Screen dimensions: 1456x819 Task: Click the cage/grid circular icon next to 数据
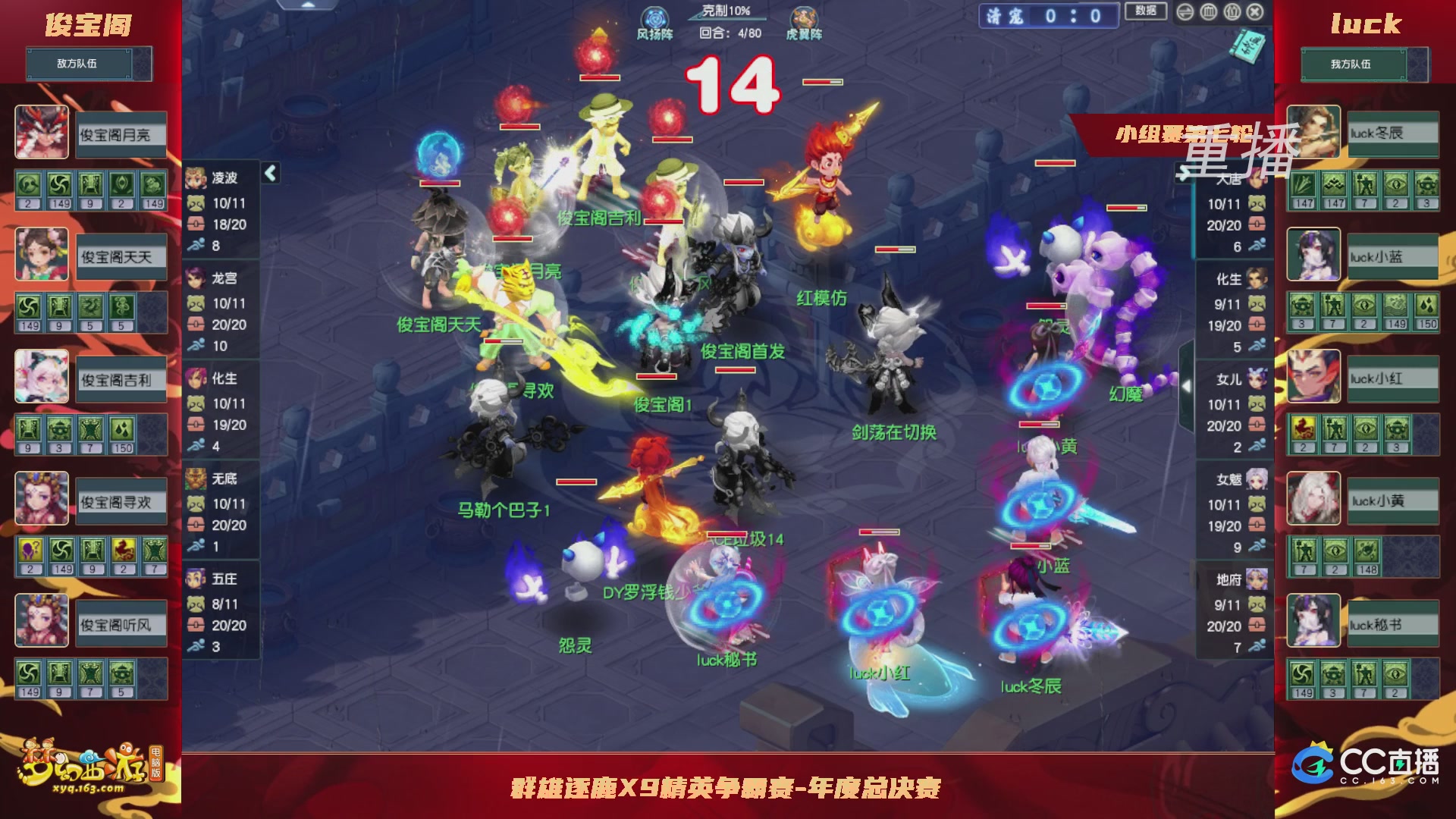tap(1209, 12)
